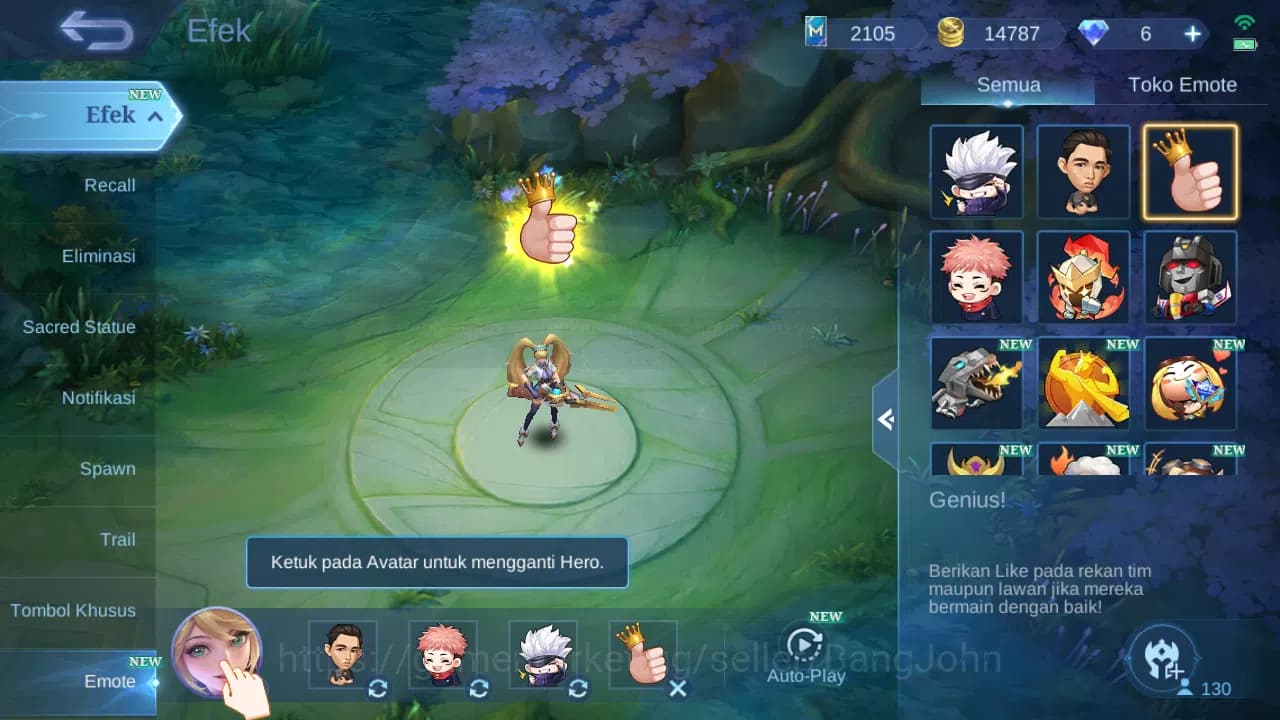The image size is (1280, 720).
Task: Remove the equipped thumbs-up emote with X
Action: pyautogui.click(x=677, y=689)
